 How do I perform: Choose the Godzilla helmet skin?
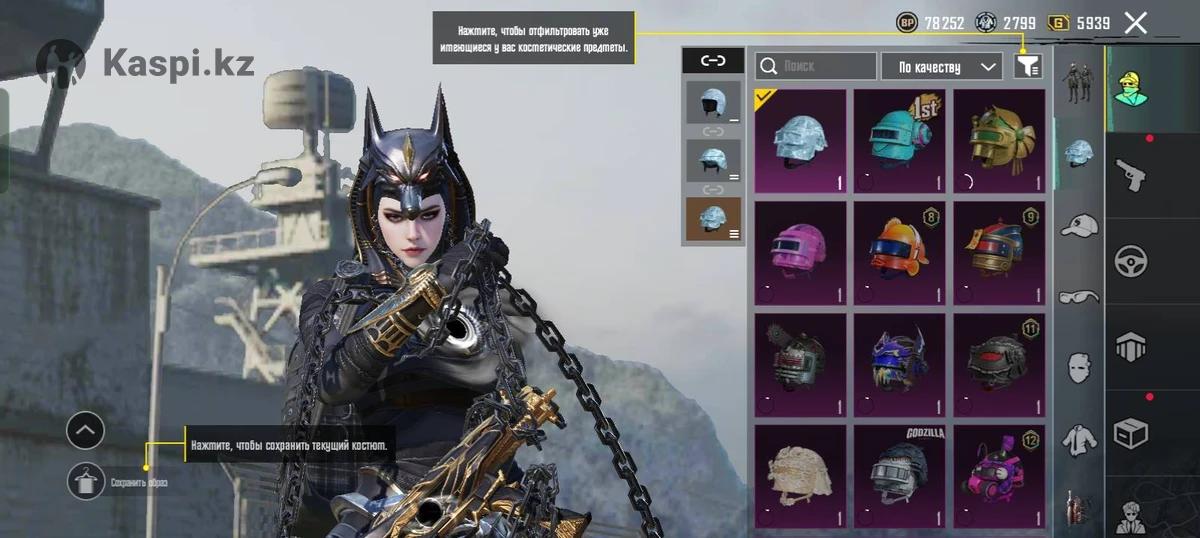click(899, 476)
